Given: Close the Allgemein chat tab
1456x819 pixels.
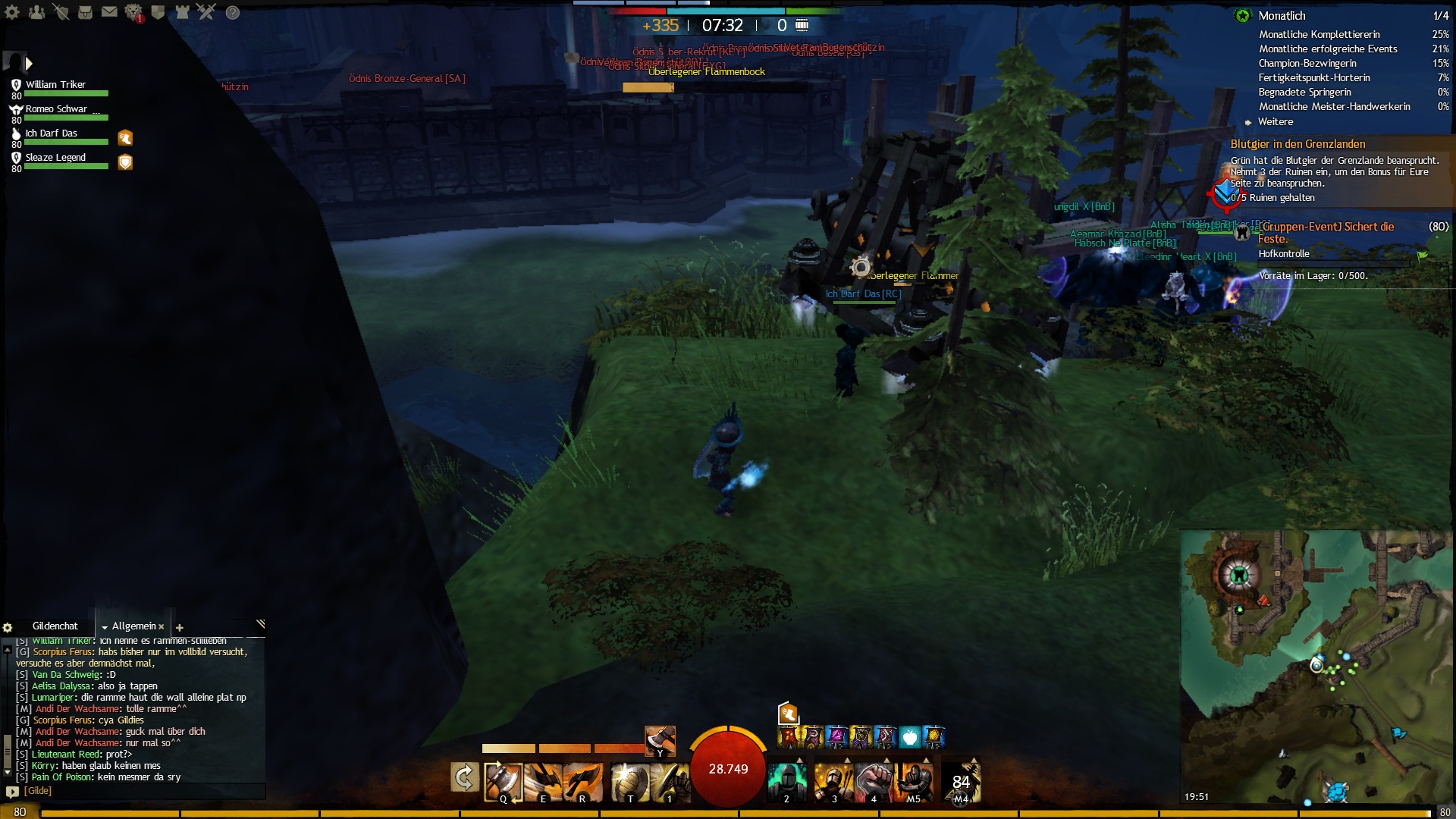Looking at the screenshot, I should pos(162,626).
